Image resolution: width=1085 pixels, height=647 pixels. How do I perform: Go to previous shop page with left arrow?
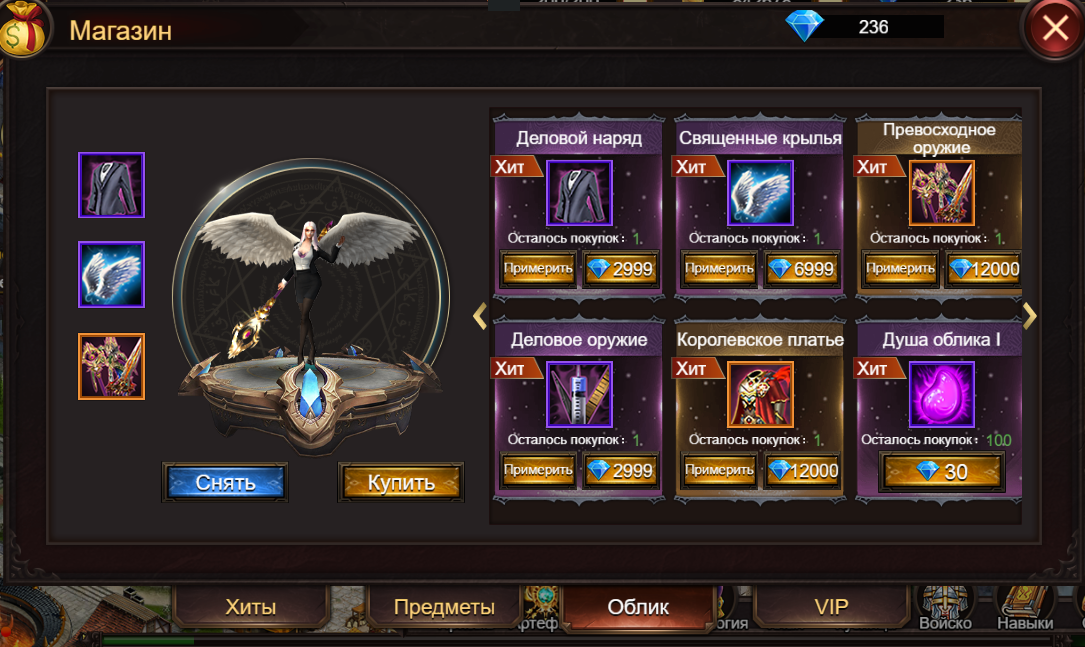click(x=480, y=316)
